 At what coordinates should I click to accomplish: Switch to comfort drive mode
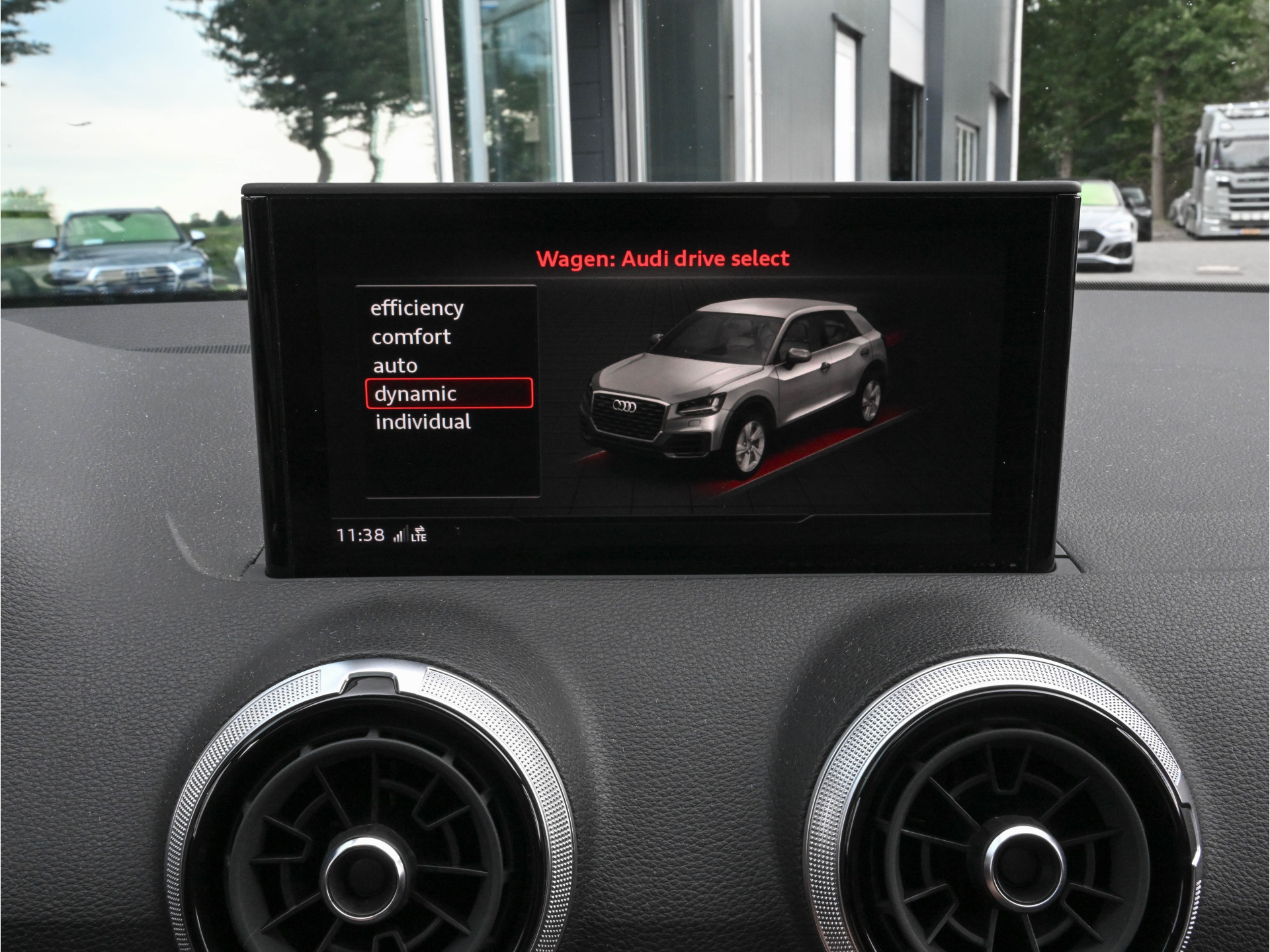[x=412, y=336]
